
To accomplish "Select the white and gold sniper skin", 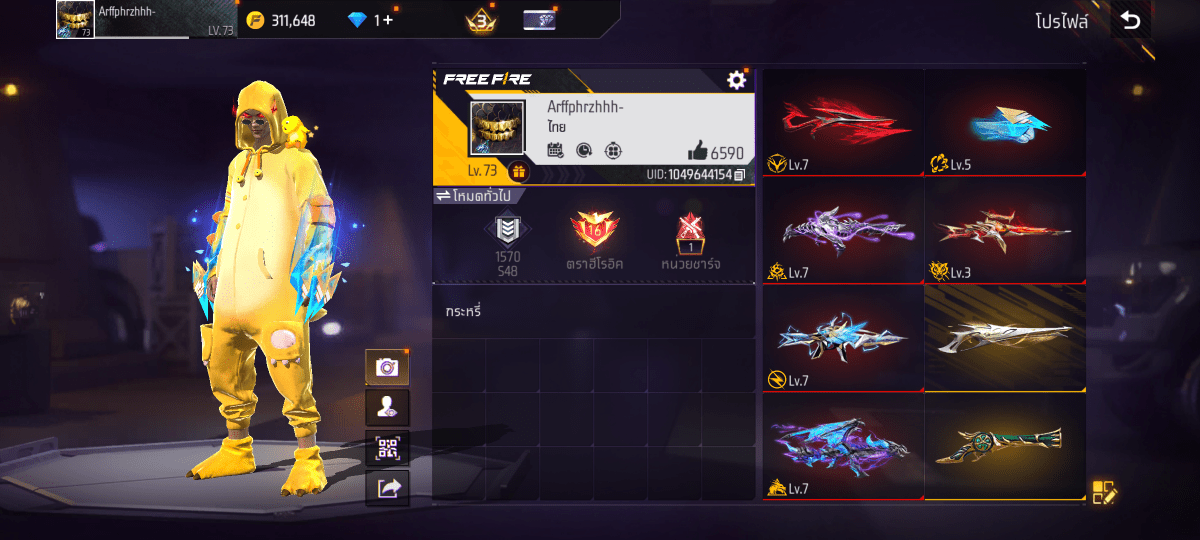I will click(x=1005, y=338).
